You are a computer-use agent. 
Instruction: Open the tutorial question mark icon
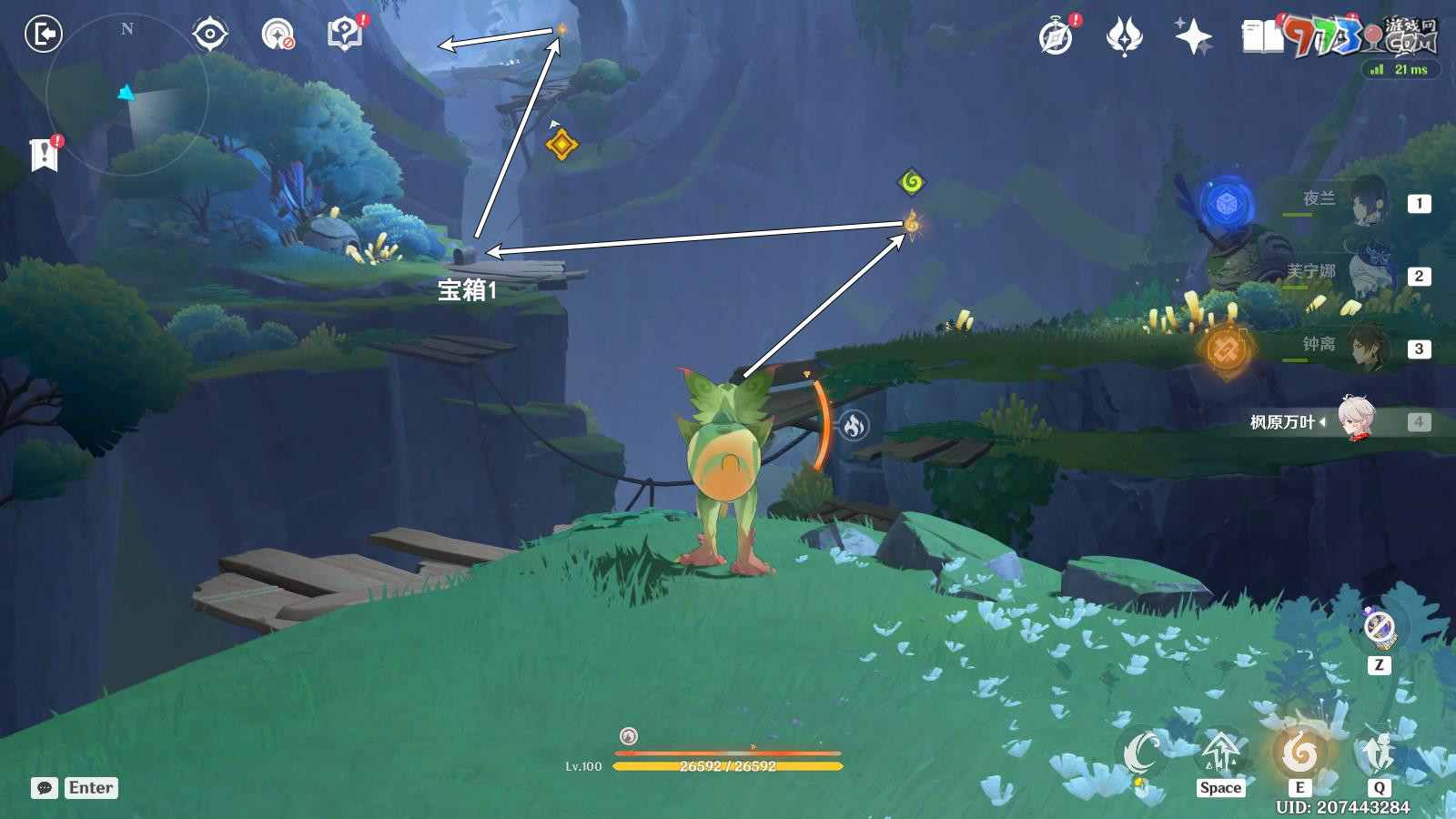point(345,35)
